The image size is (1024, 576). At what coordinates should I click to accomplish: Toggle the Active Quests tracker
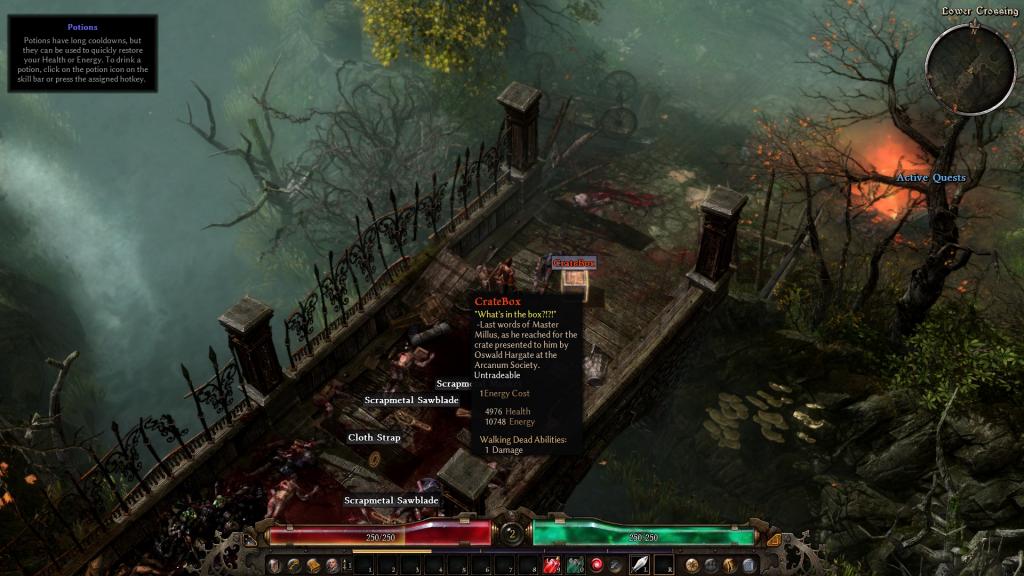coord(930,178)
